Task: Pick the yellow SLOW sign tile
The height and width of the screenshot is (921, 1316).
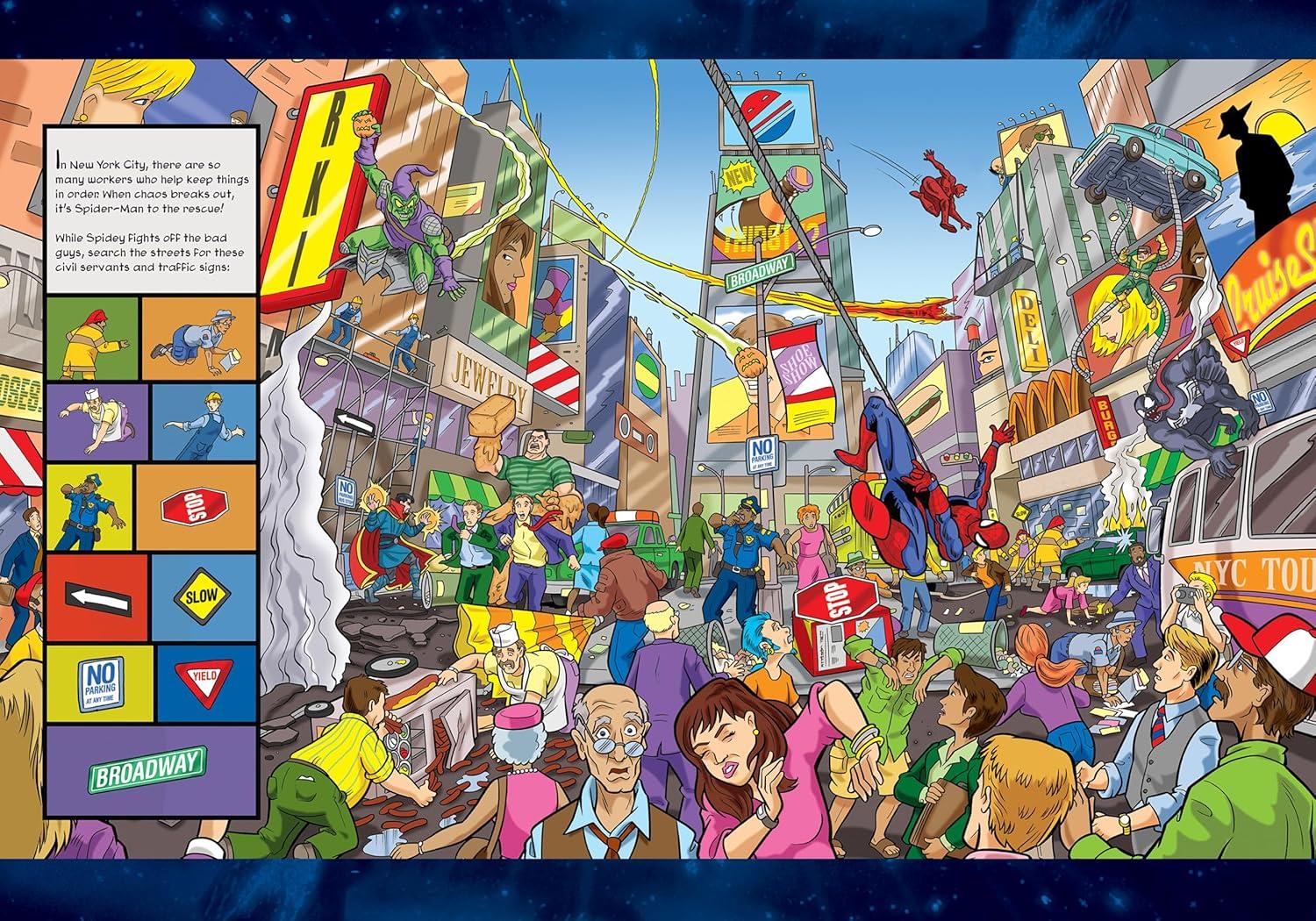Action: (204, 599)
